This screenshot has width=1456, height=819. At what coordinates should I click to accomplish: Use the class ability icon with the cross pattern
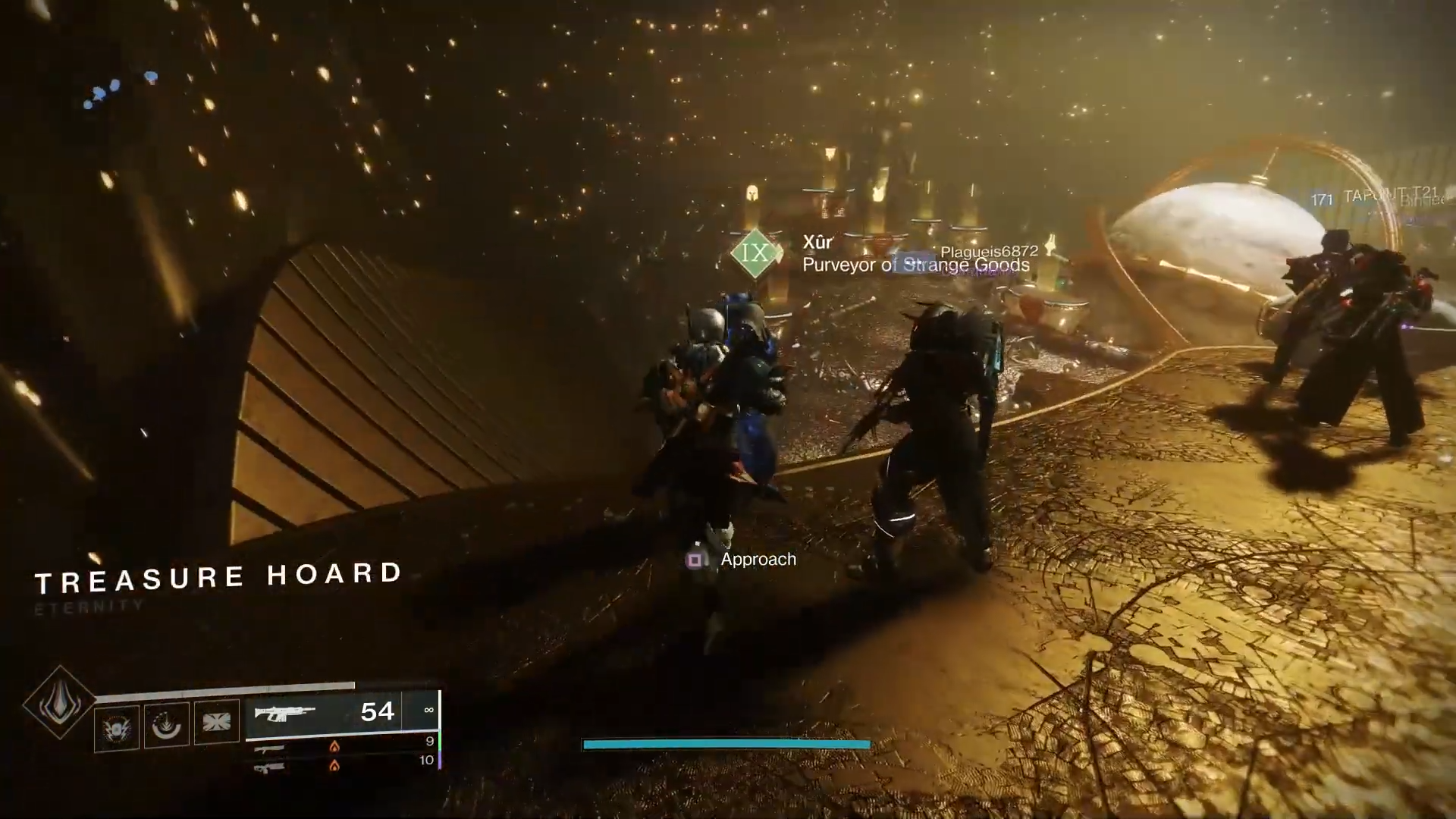coord(216,721)
